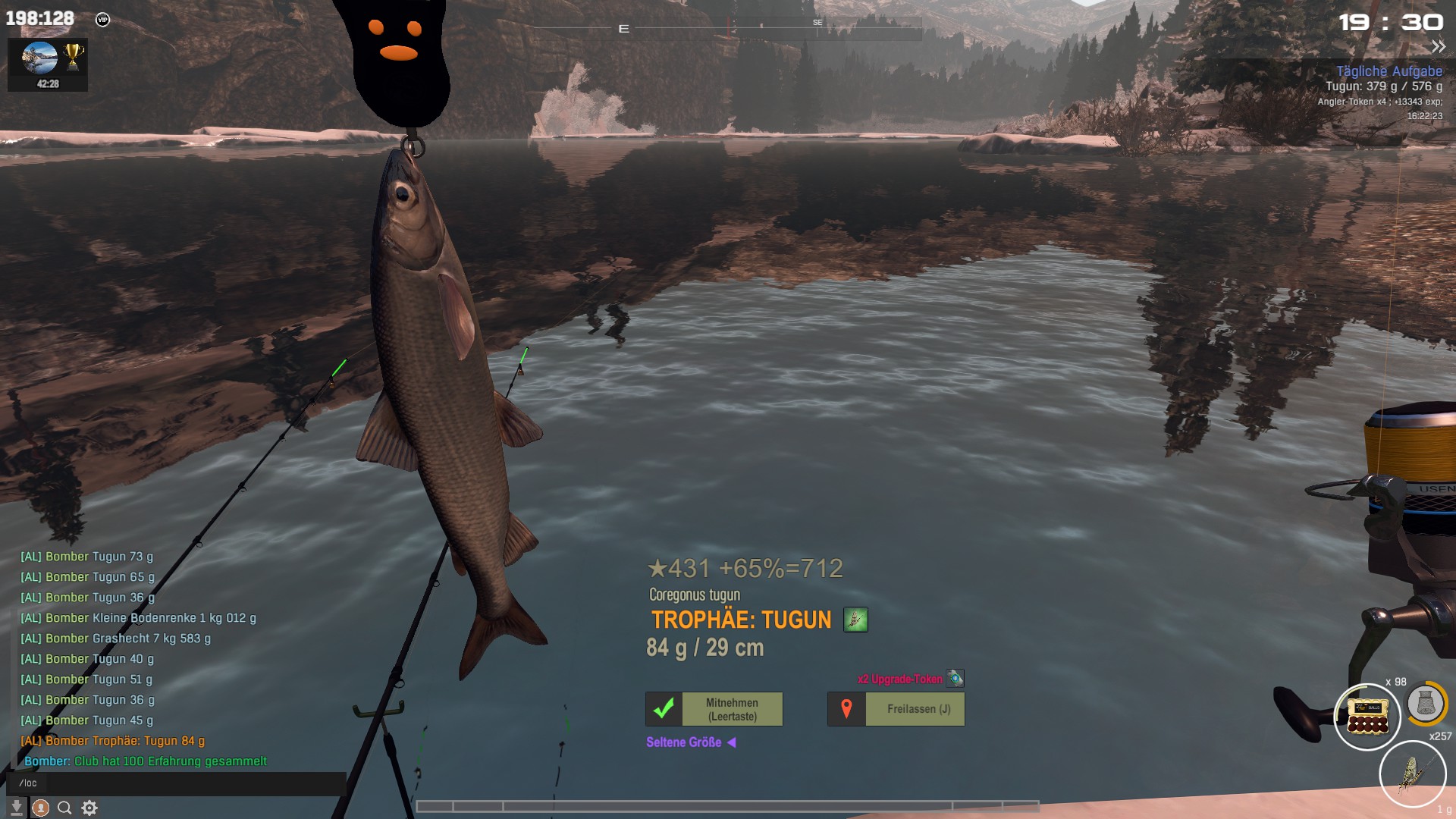Release the fish with Freilassen
This screenshot has width=1456, height=819.
[x=896, y=709]
